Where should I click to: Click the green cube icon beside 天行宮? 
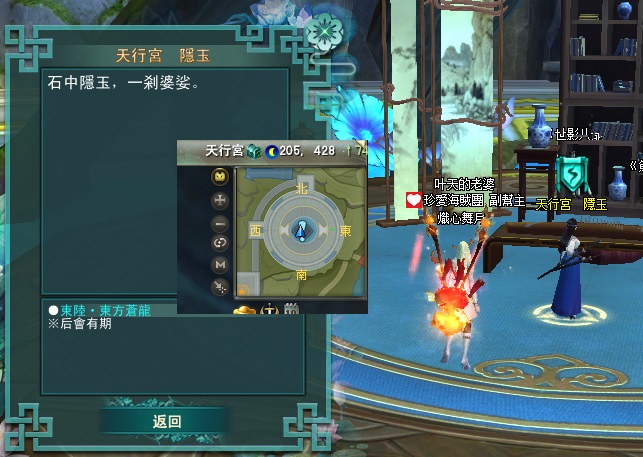(253, 151)
